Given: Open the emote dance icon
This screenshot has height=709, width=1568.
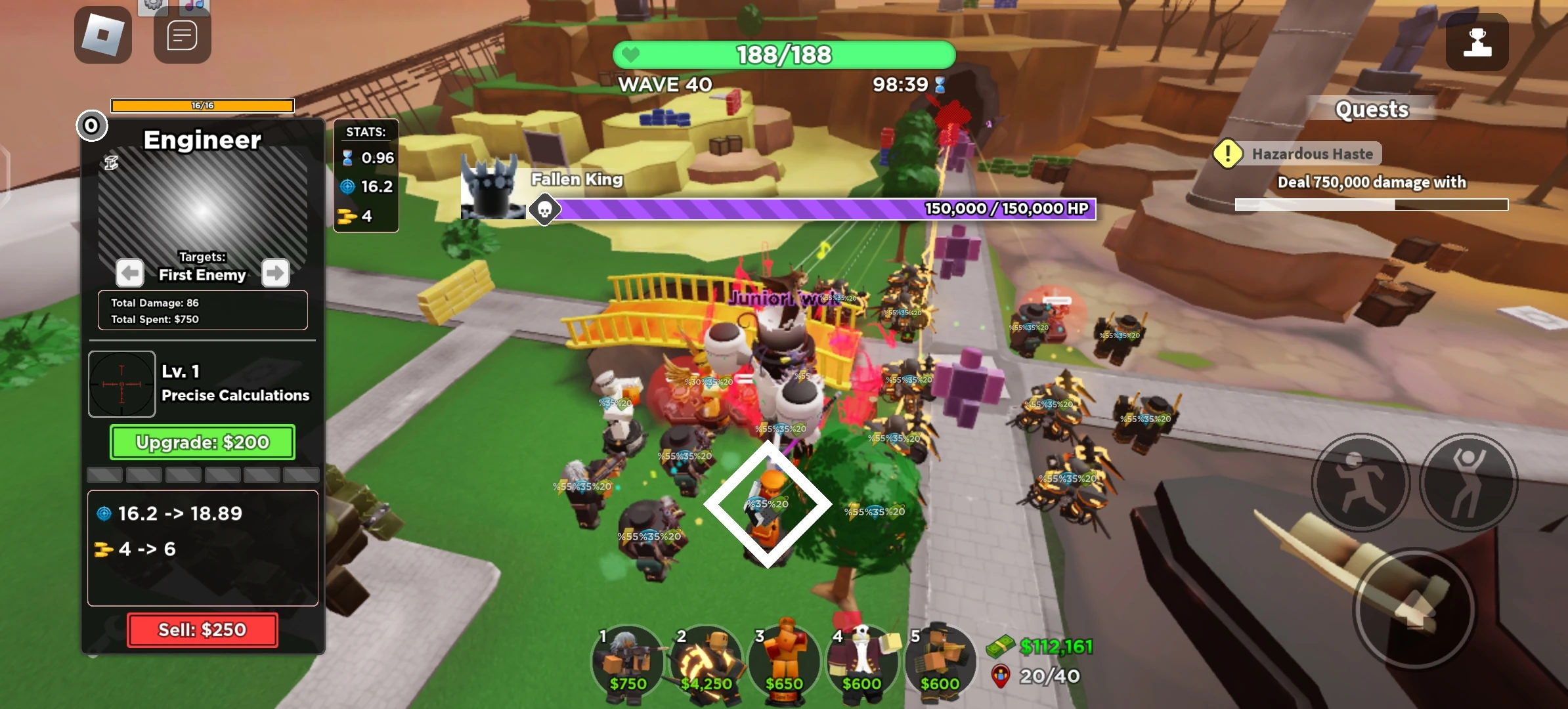Looking at the screenshot, I should (1469, 483).
